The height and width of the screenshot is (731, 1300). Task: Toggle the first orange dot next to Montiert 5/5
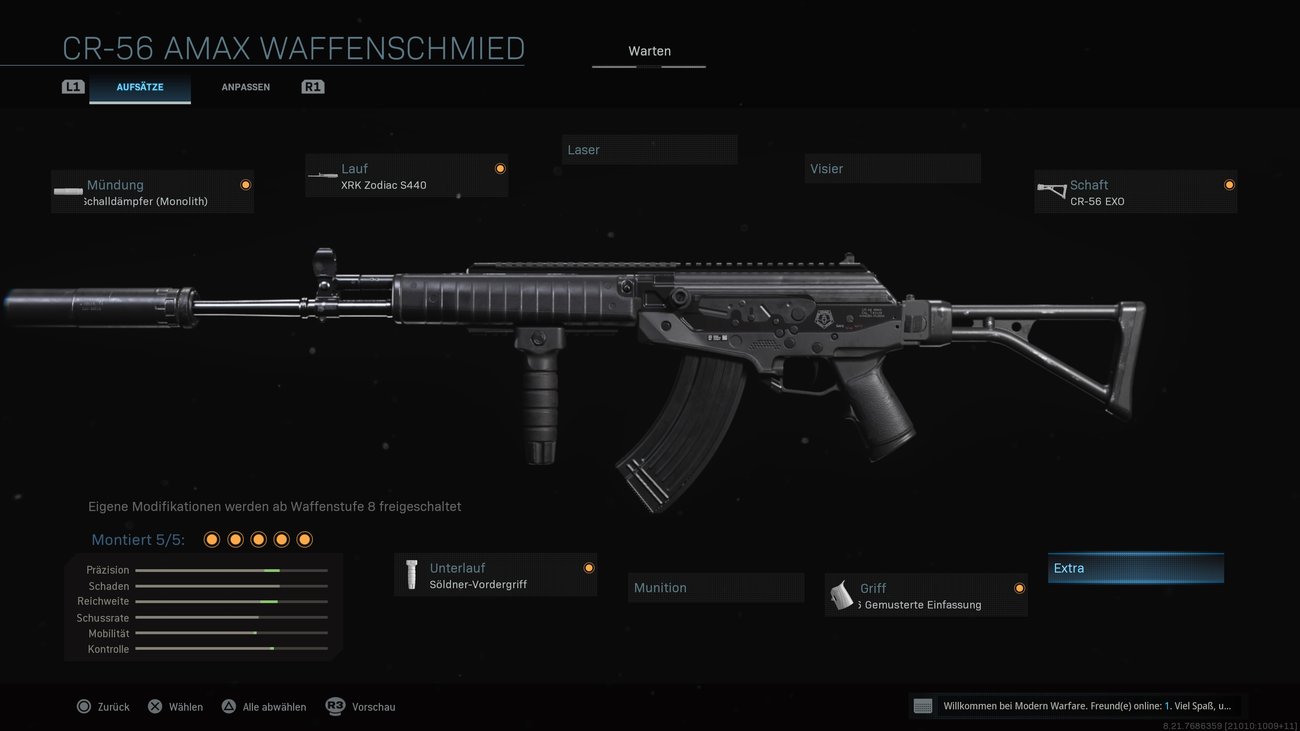tap(211, 538)
